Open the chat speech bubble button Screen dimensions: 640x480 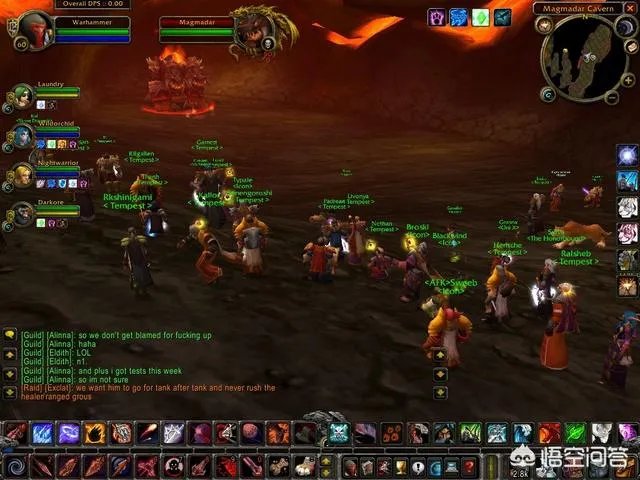[10, 334]
